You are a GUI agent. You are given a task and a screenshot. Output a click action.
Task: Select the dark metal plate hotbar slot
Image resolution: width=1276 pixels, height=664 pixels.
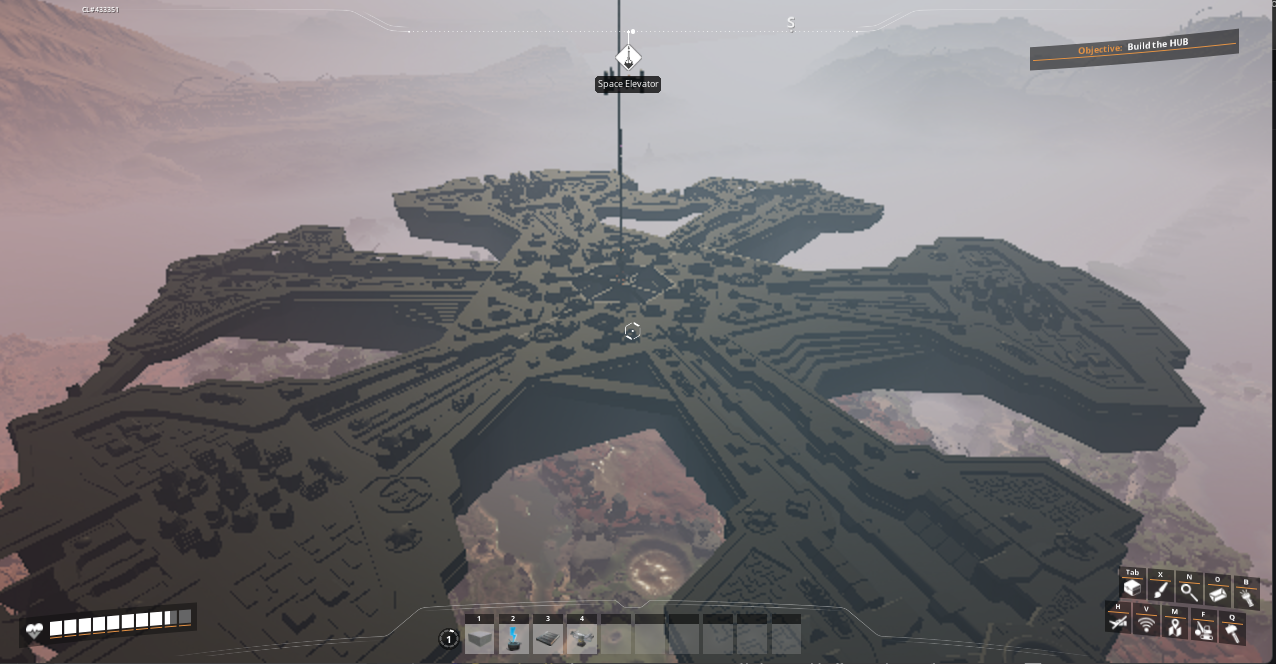coord(548,638)
